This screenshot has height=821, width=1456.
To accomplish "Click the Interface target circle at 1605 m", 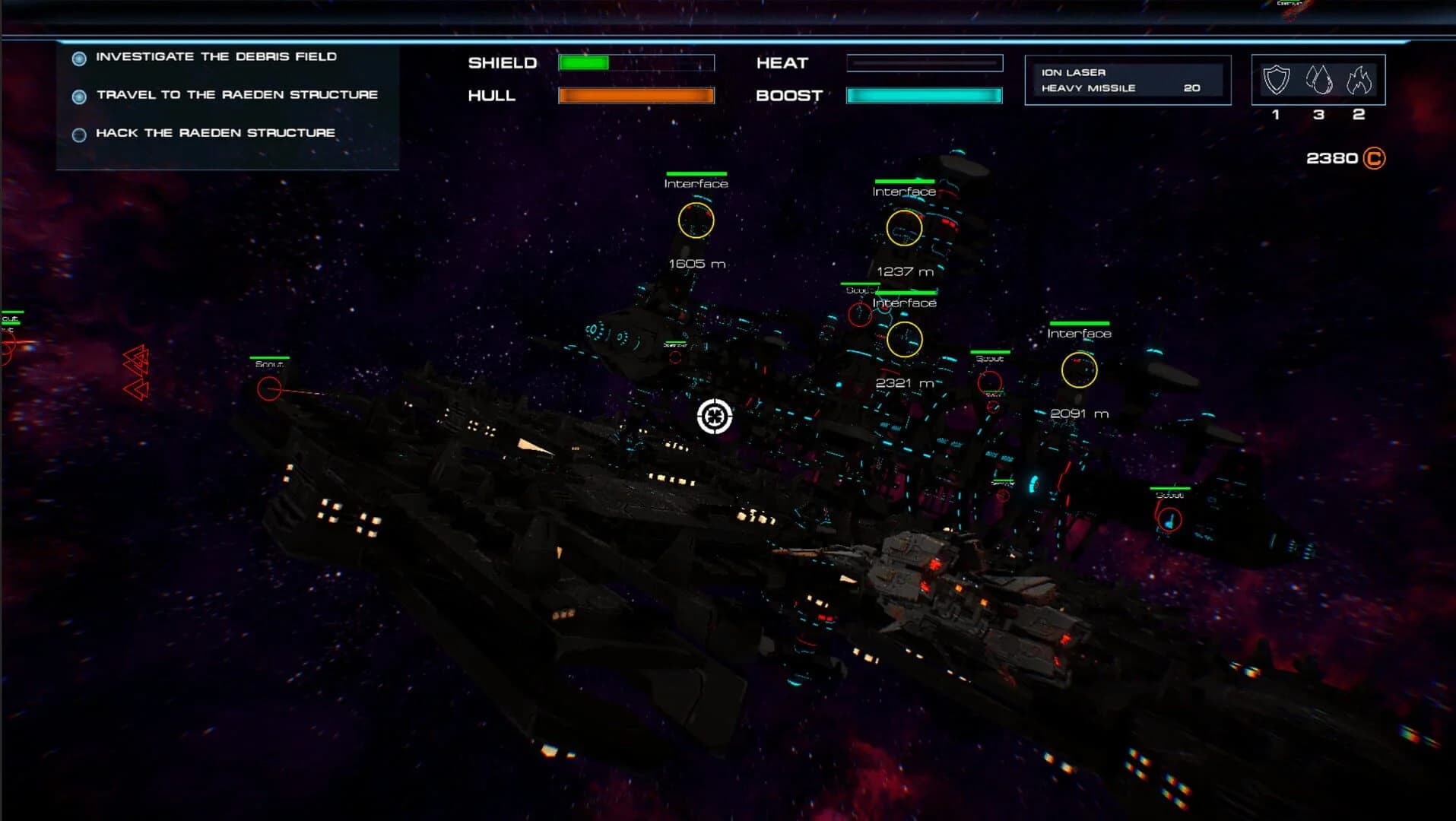I will (696, 221).
